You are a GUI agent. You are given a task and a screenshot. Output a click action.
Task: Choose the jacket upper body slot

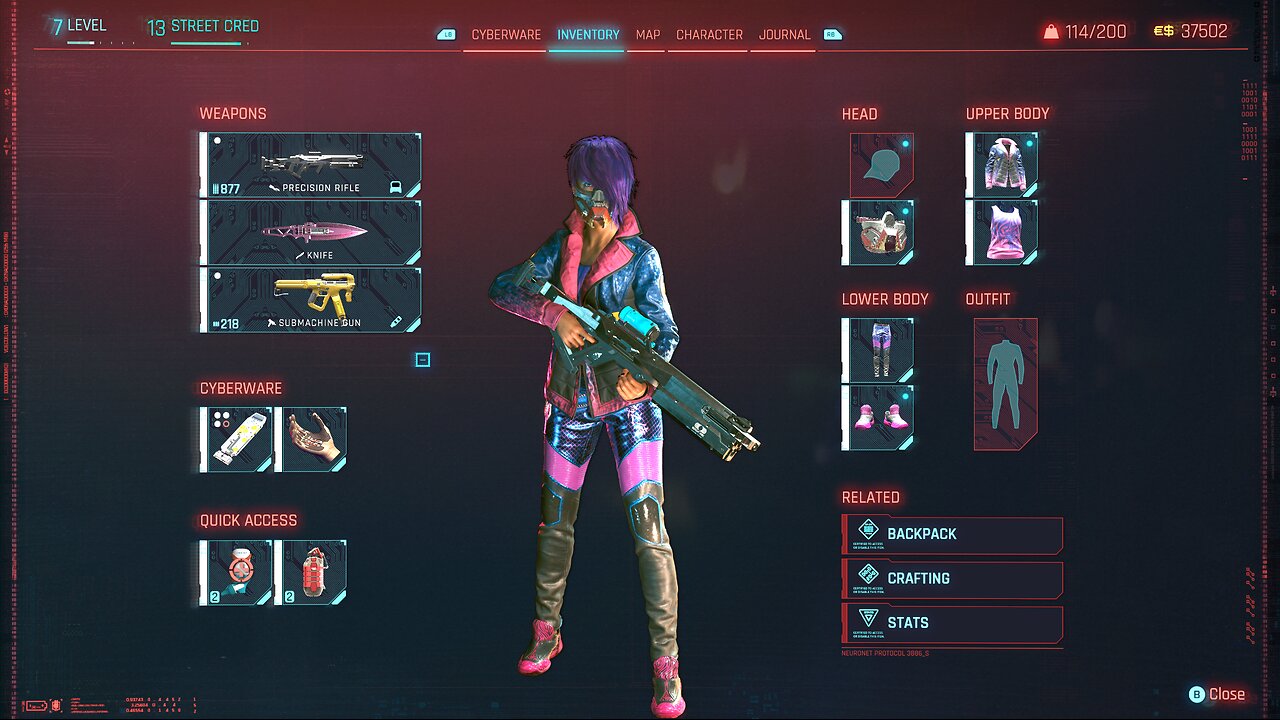coord(1002,165)
